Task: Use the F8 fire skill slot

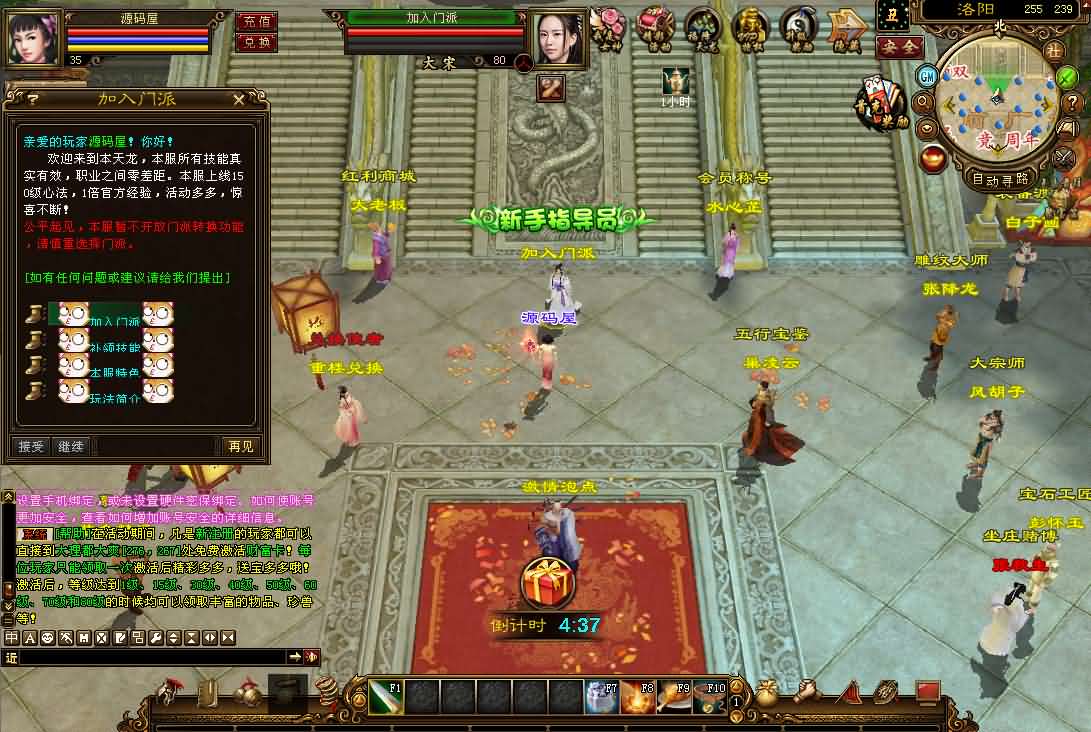Action: pos(638,697)
